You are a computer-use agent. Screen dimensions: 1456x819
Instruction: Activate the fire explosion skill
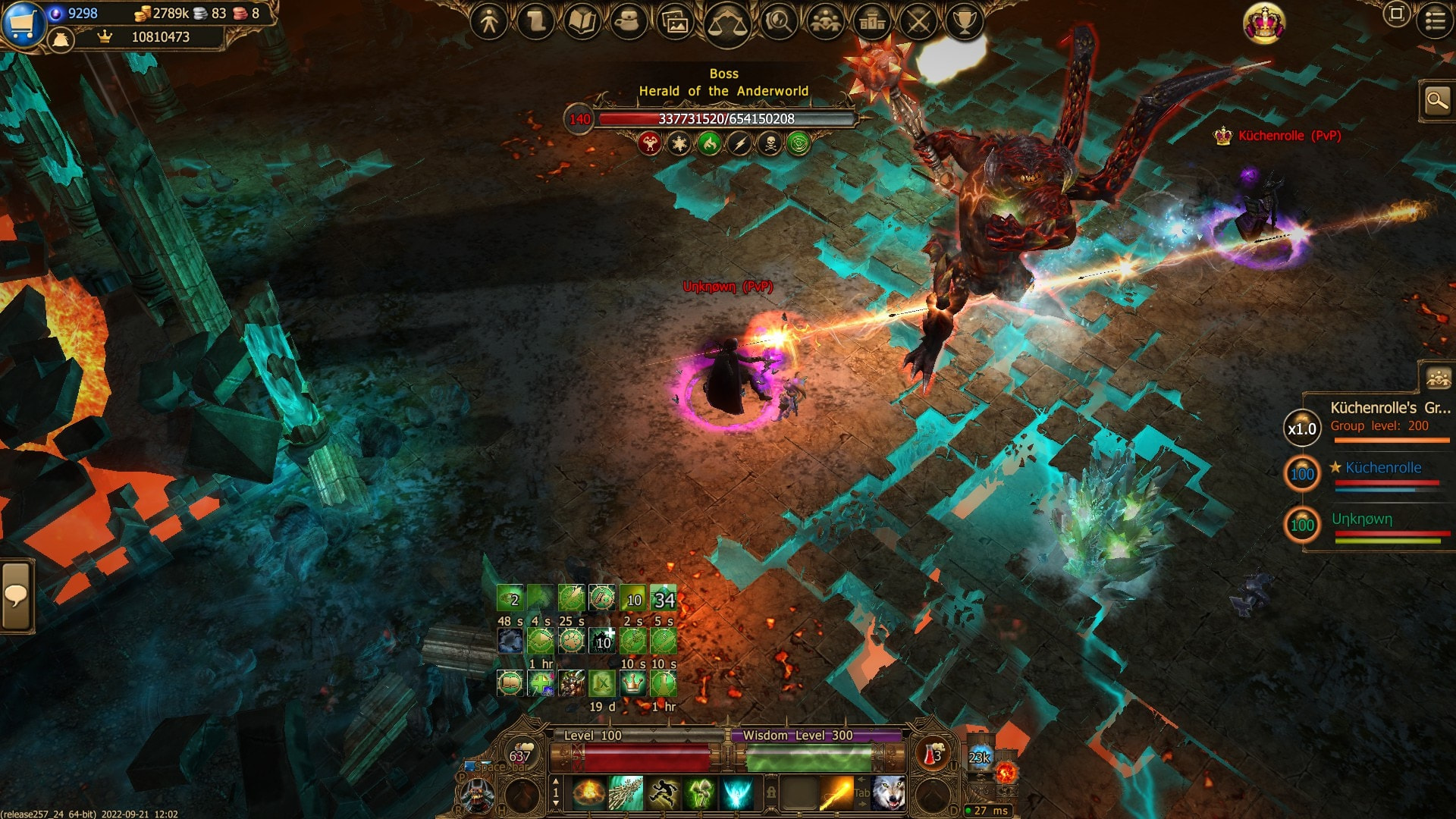pyautogui.click(x=589, y=794)
